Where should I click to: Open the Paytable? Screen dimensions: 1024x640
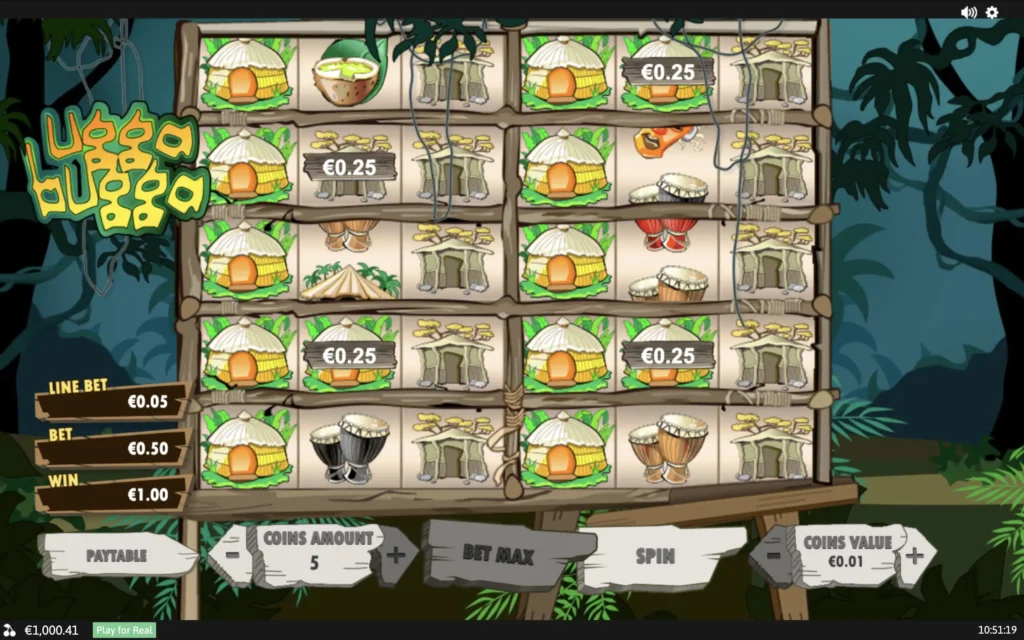pyautogui.click(x=116, y=555)
